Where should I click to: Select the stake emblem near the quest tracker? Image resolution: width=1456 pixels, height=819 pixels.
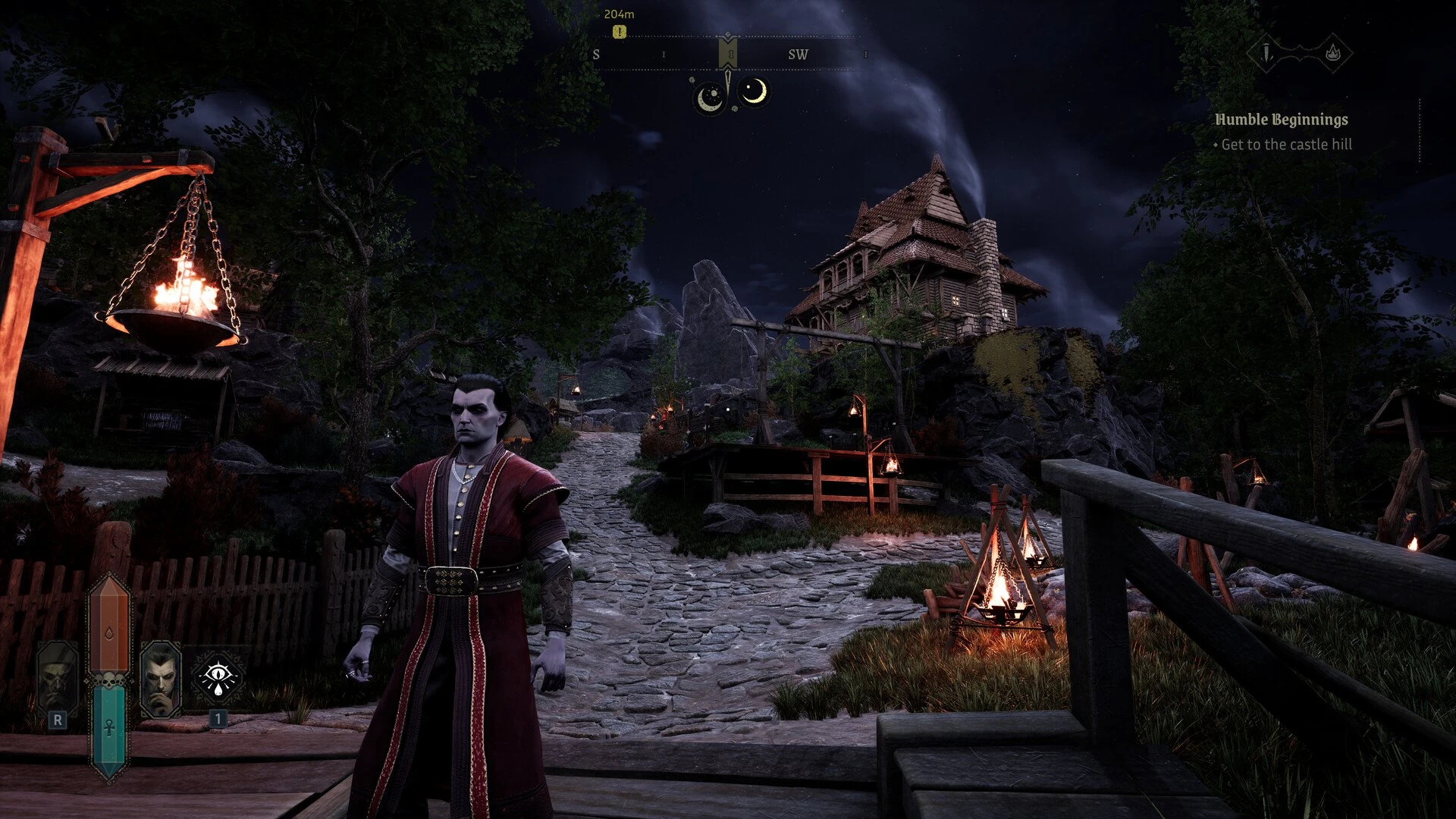click(1266, 52)
